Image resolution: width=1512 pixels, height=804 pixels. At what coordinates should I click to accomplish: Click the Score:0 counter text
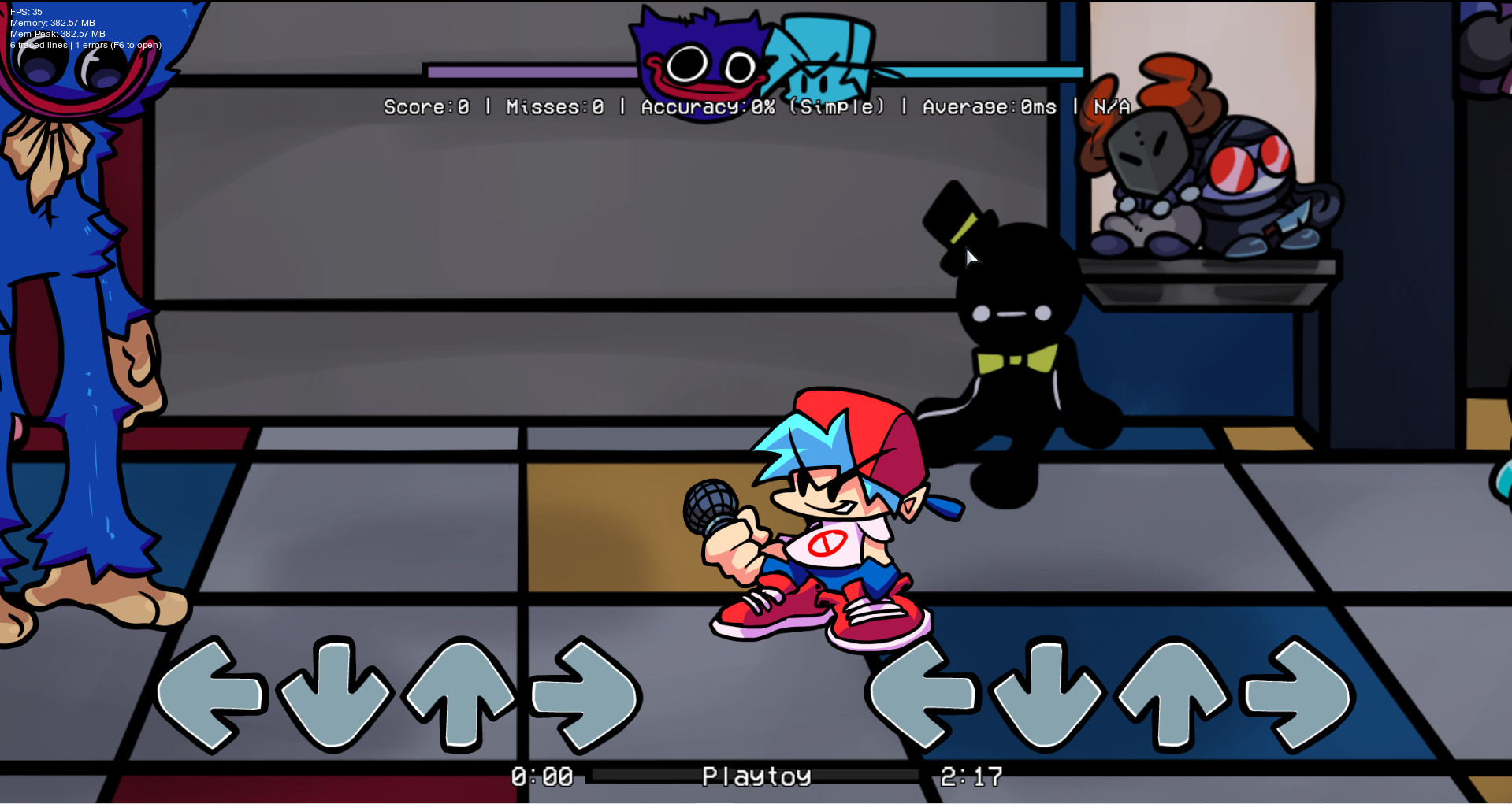click(x=425, y=107)
